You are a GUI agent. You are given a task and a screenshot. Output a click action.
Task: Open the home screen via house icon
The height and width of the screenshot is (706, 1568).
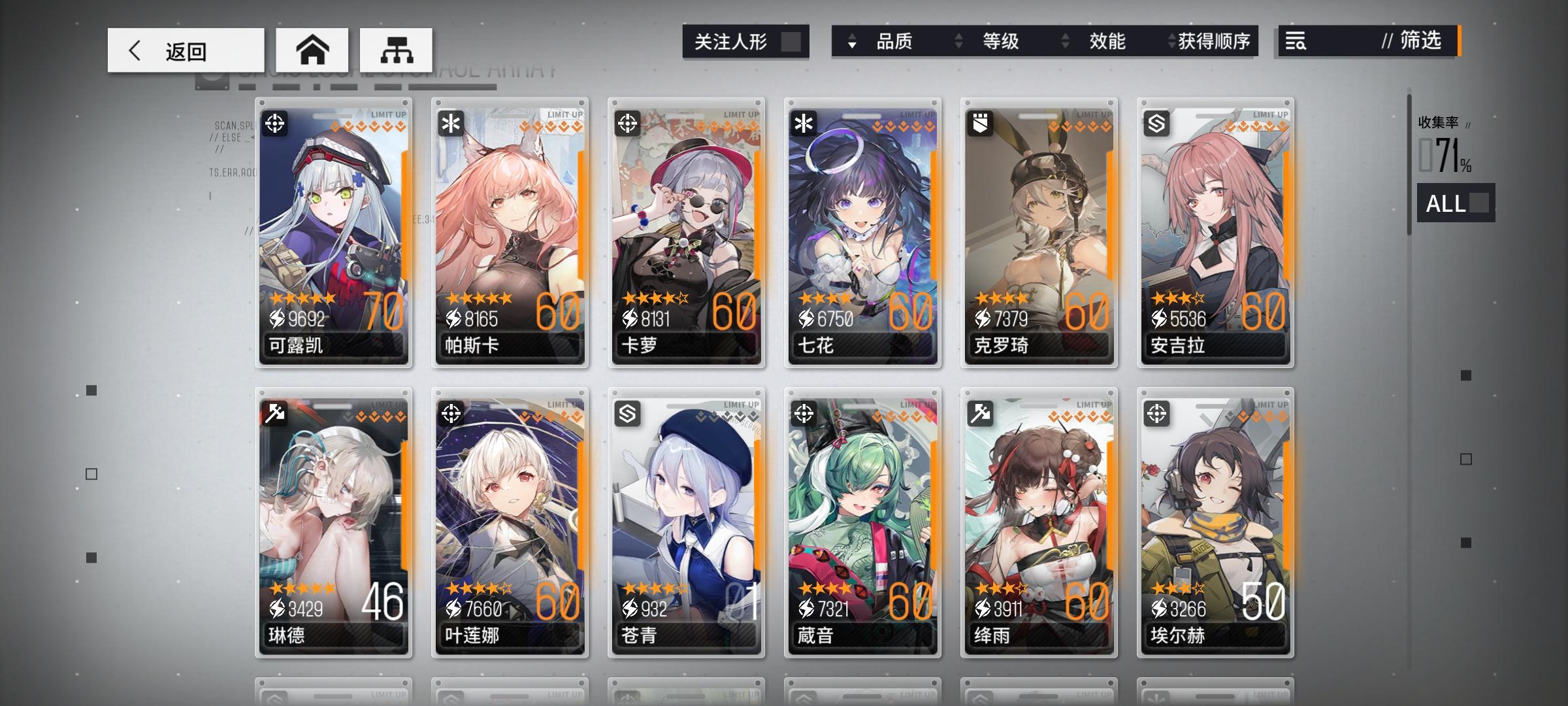coord(314,49)
